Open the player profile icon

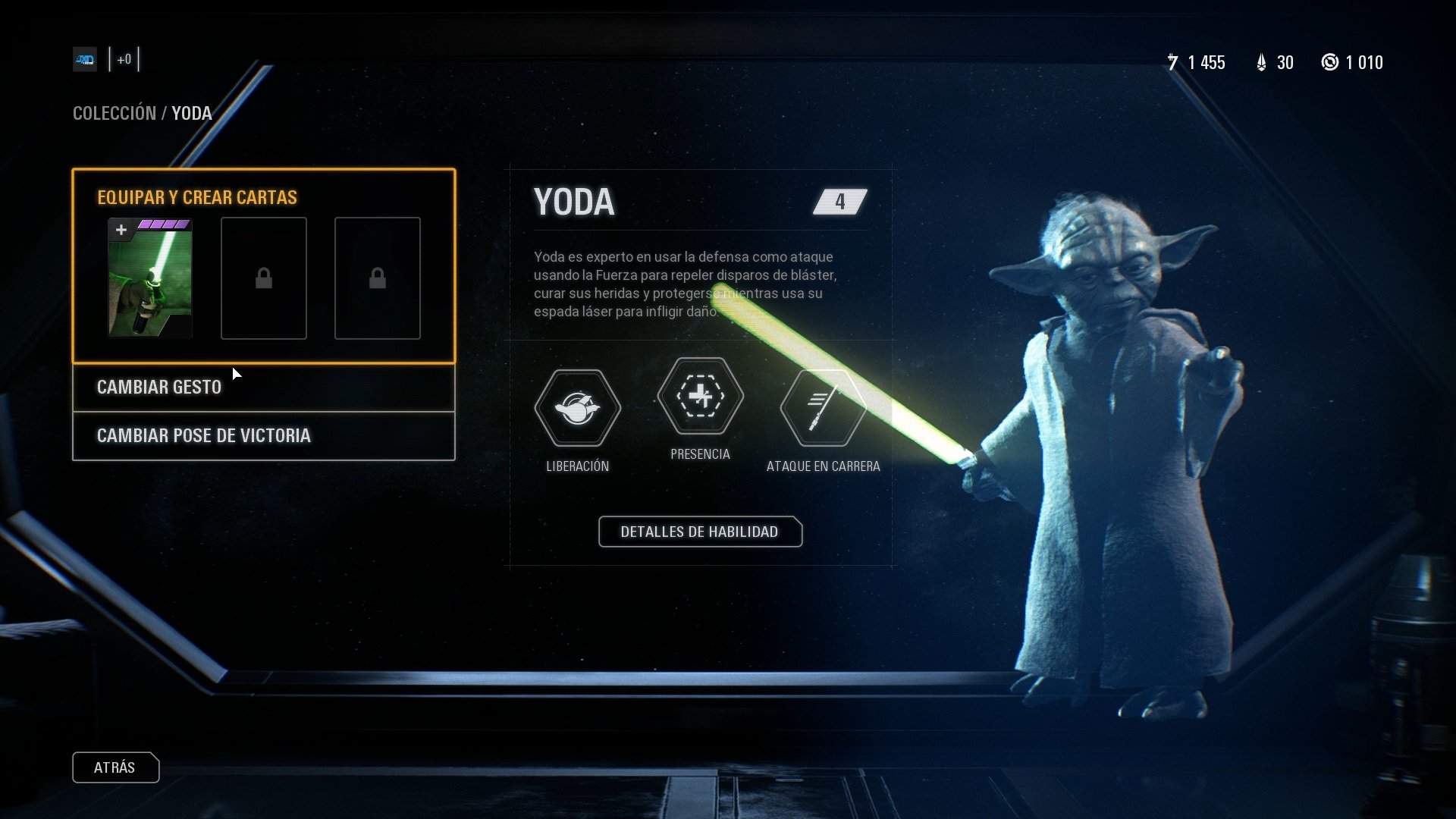(x=85, y=59)
